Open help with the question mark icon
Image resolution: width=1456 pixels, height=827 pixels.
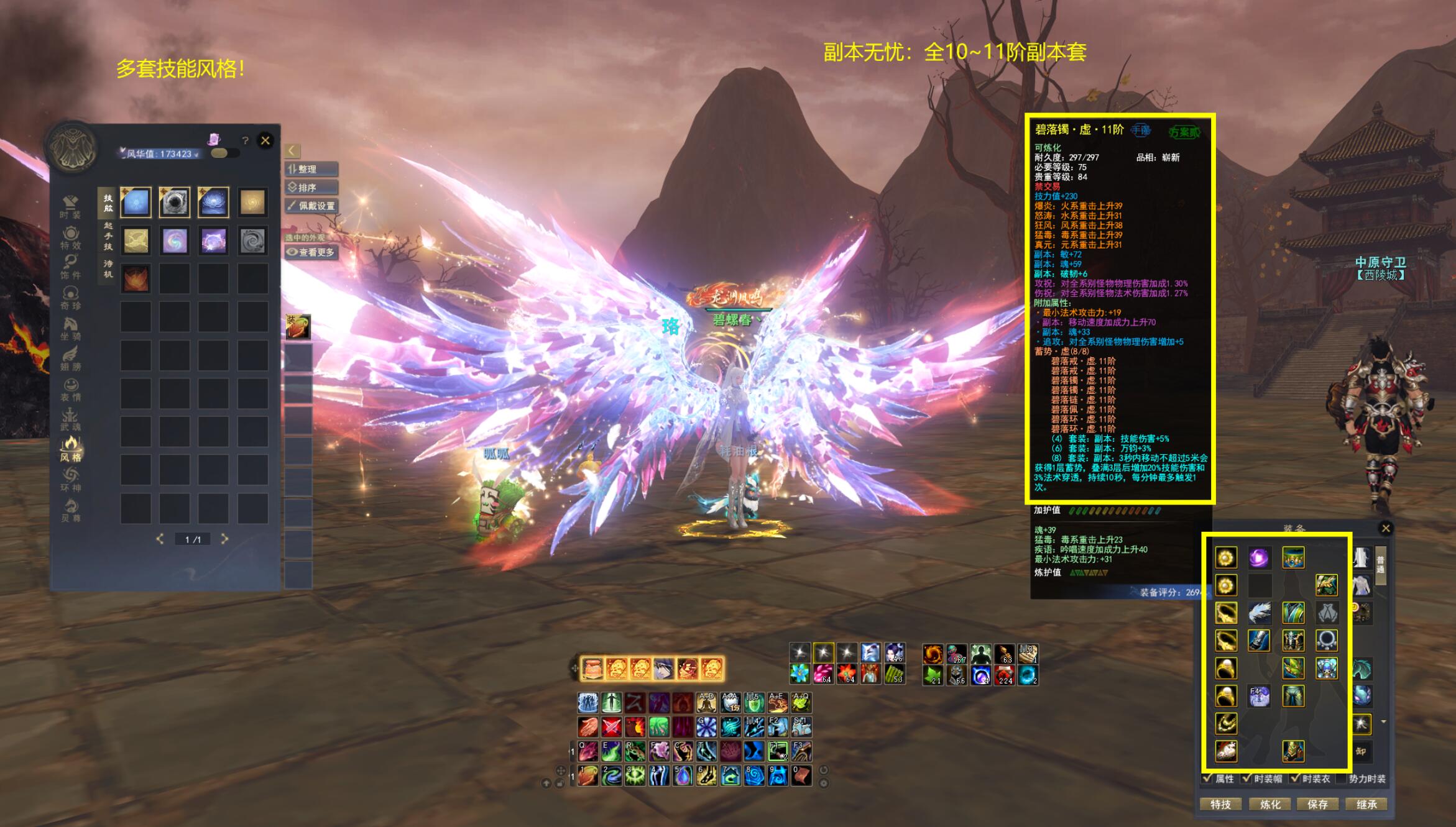tap(246, 141)
